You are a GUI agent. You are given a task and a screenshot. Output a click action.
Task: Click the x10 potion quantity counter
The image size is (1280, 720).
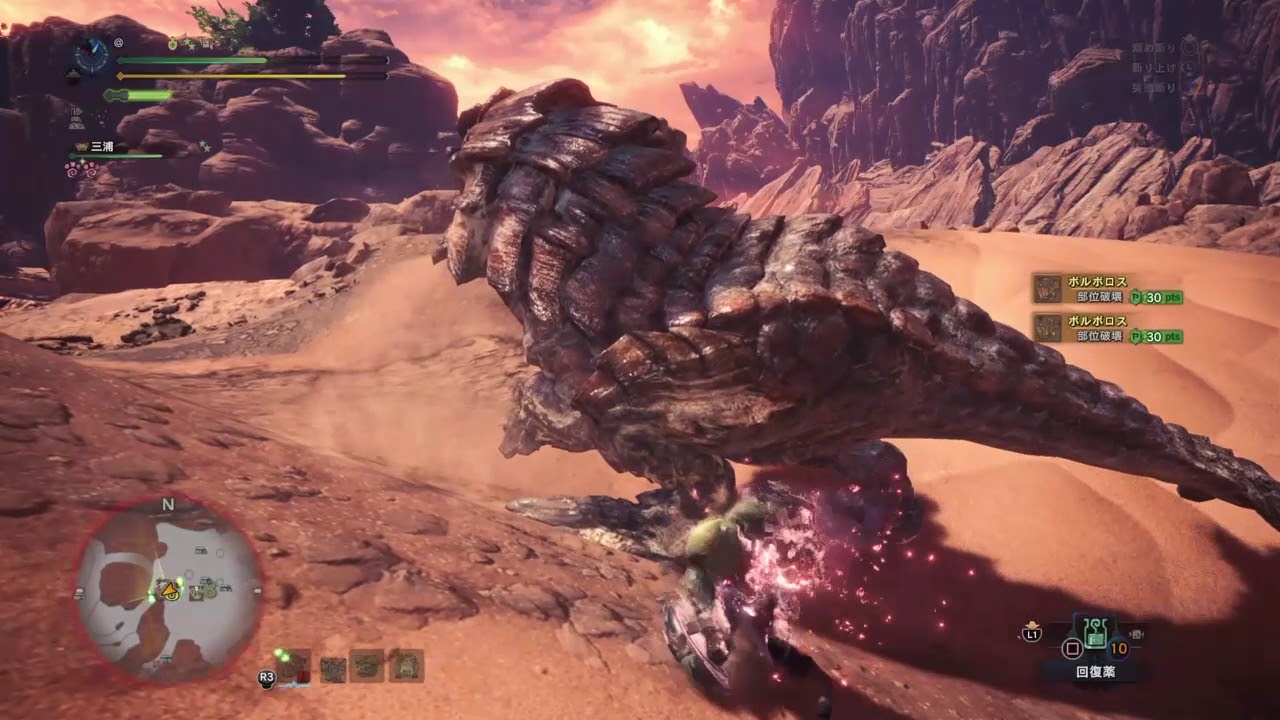pyautogui.click(x=1118, y=648)
